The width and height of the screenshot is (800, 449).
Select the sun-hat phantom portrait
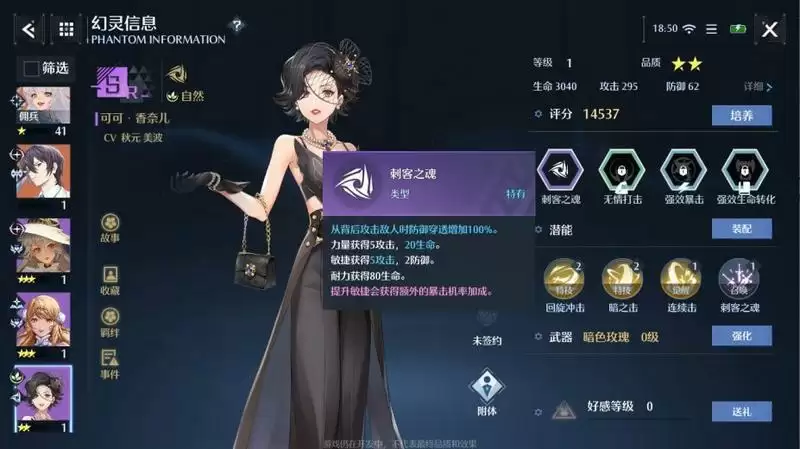(x=45, y=246)
